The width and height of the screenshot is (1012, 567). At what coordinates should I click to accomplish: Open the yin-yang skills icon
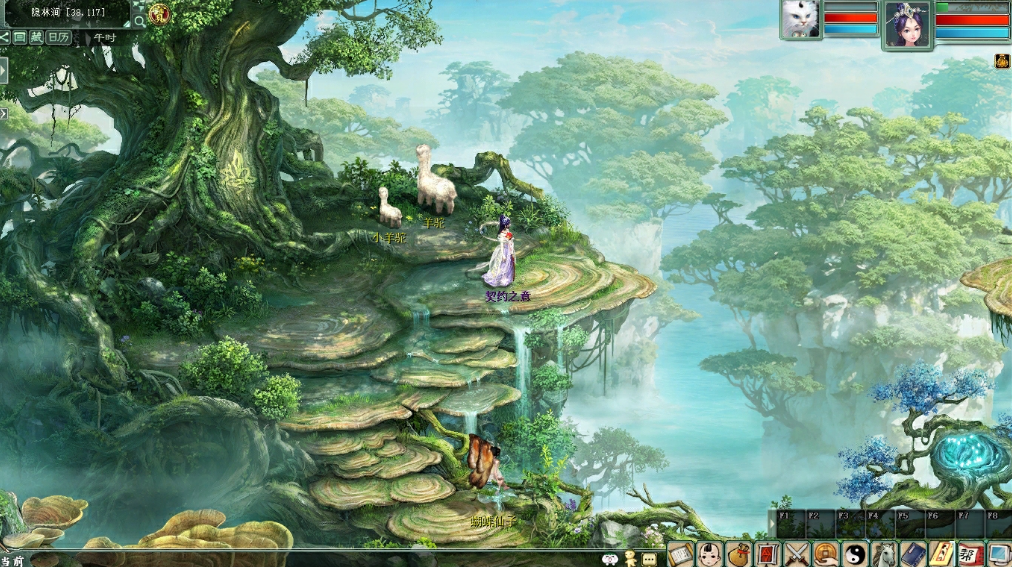pos(854,554)
